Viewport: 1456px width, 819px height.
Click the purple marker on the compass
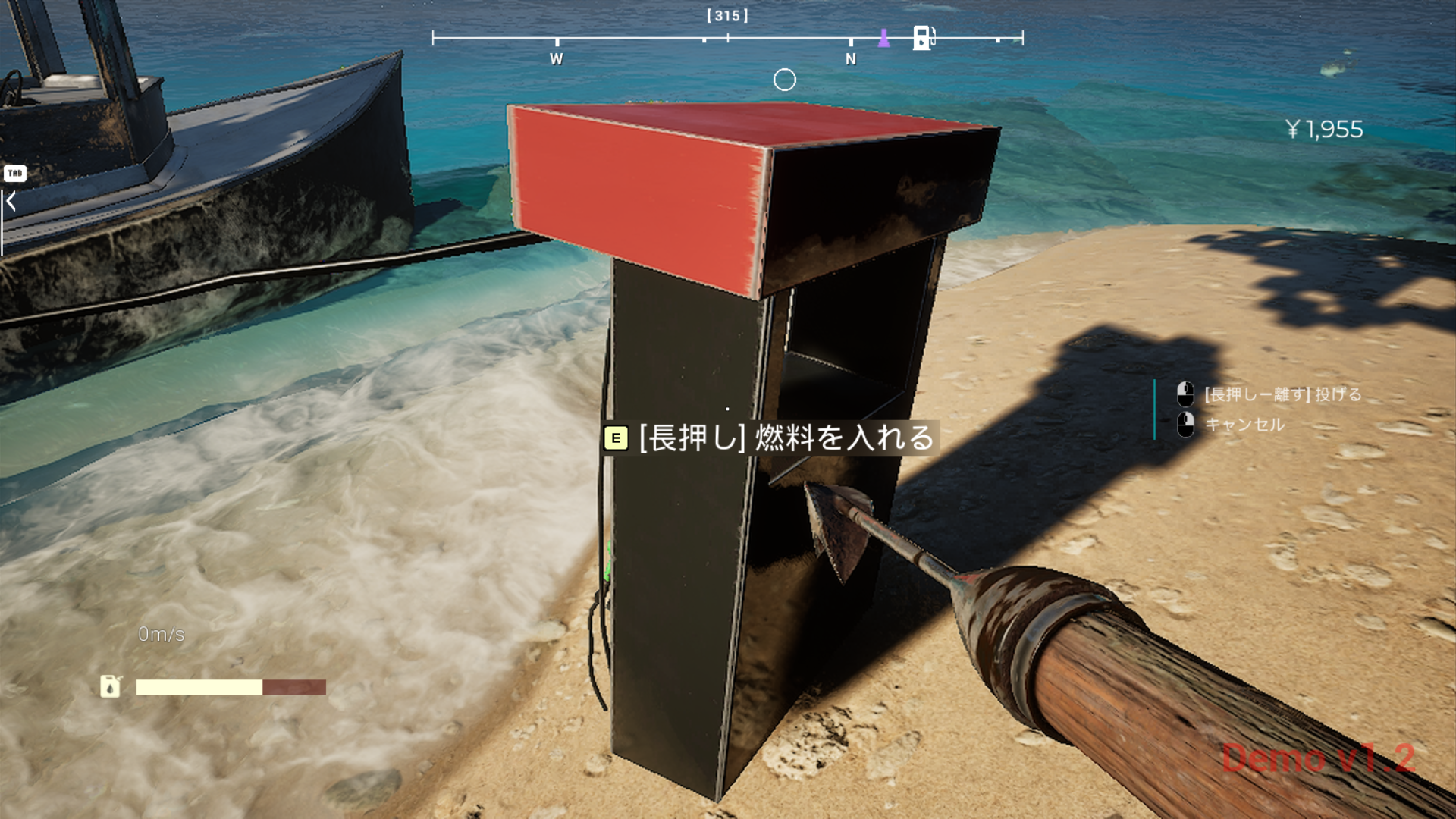(x=883, y=38)
